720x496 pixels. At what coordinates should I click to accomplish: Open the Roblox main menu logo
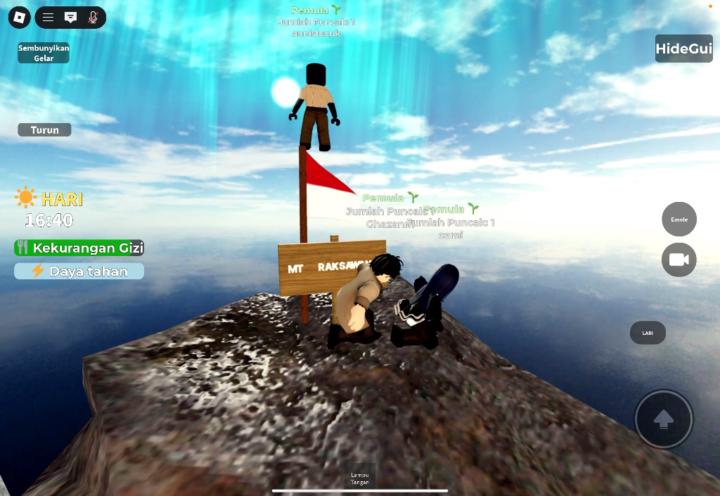tap(19, 18)
